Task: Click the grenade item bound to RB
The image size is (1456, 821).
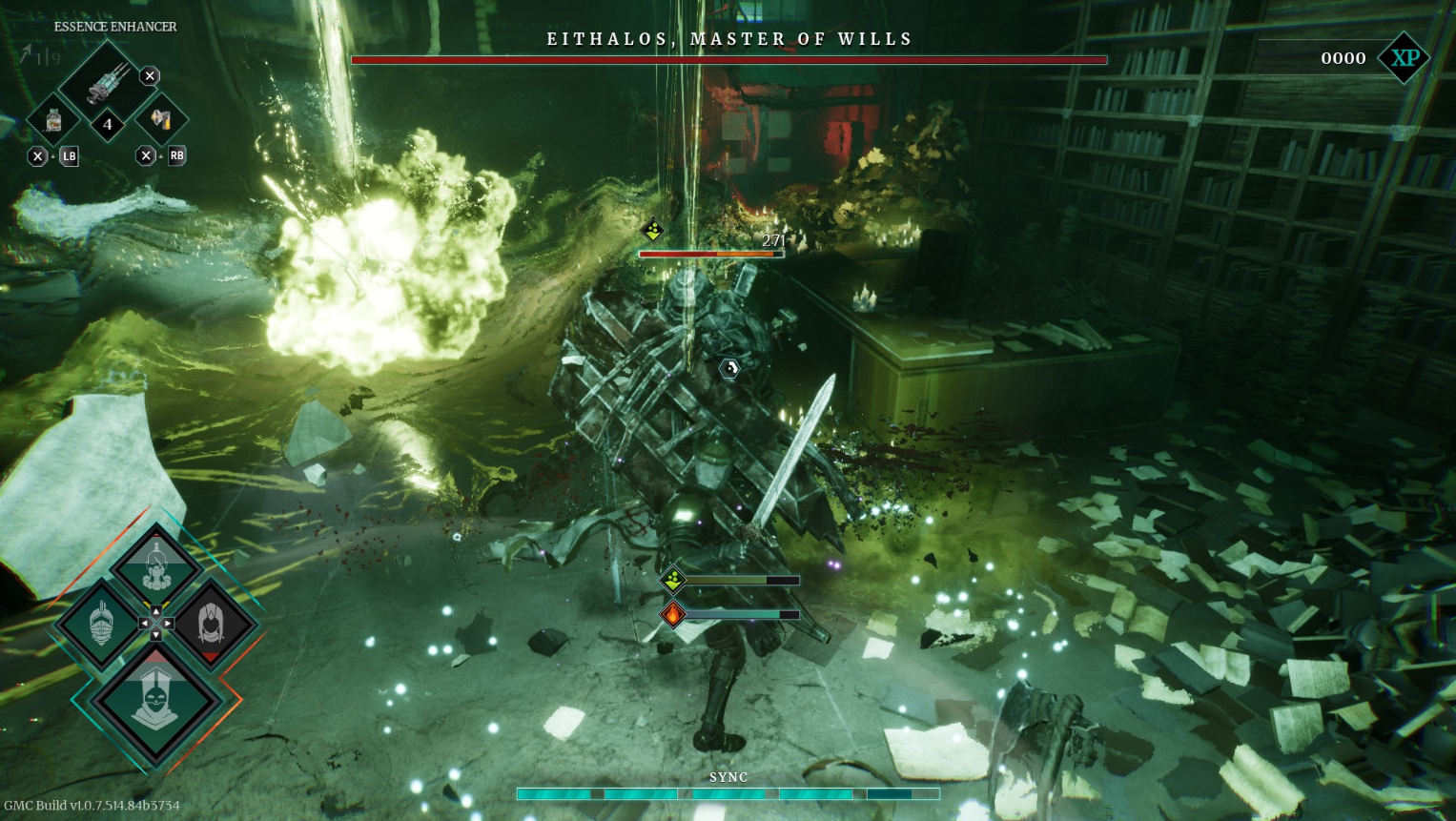Action: point(161,121)
